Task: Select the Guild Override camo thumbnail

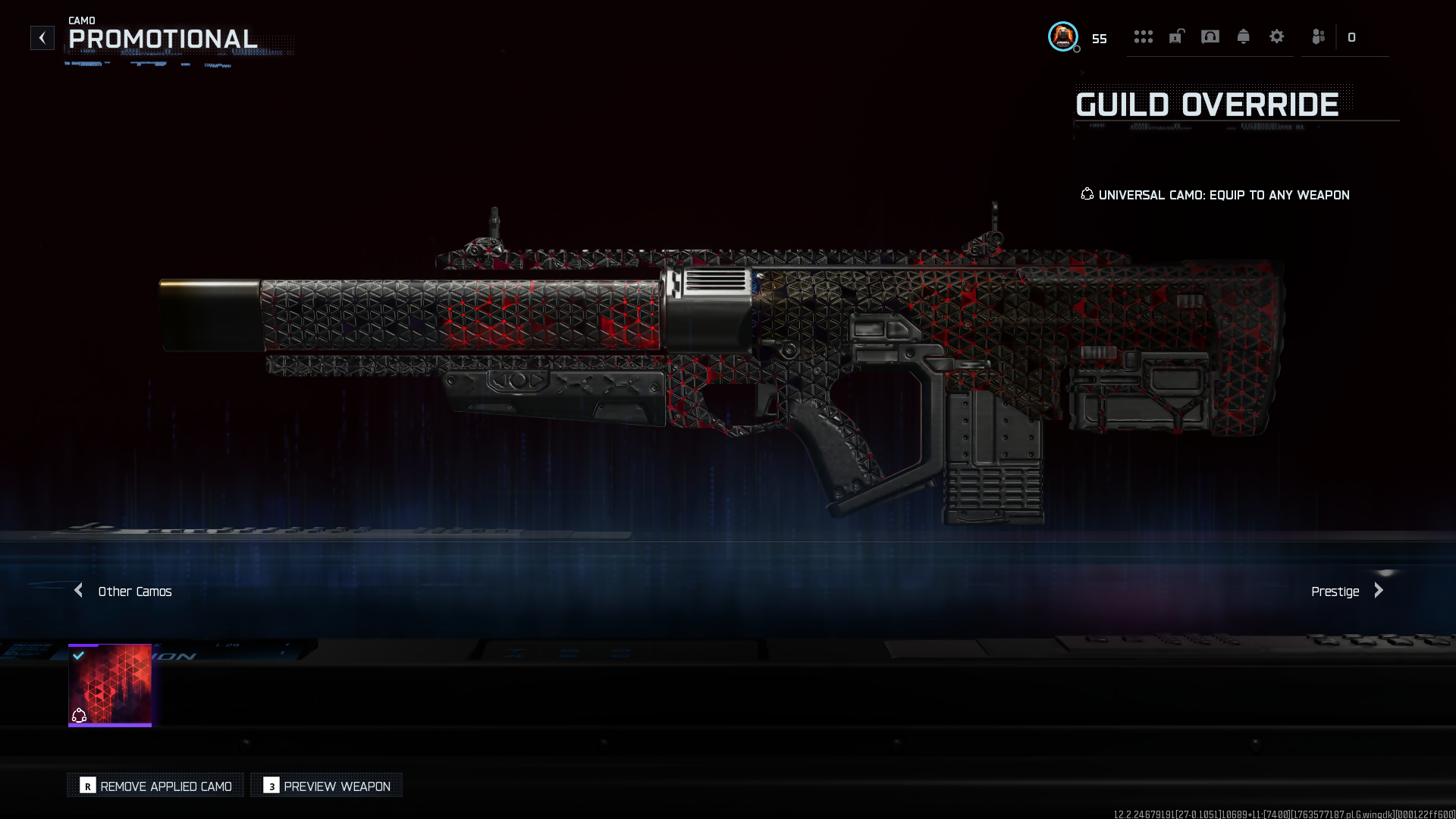Action: pyautogui.click(x=110, y=686)
